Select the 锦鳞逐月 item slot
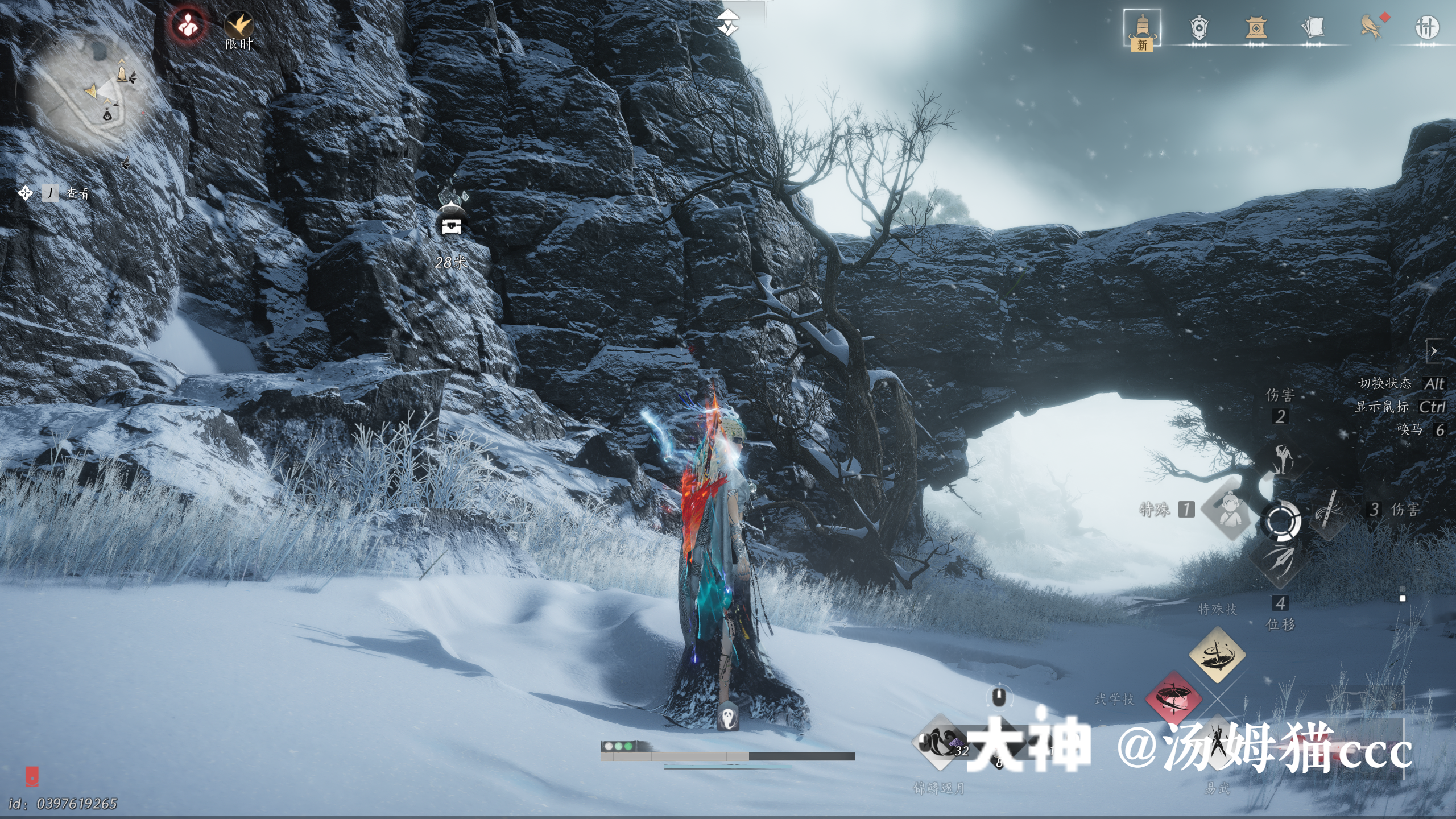The image size is (1456, 819). coord(940,743)
